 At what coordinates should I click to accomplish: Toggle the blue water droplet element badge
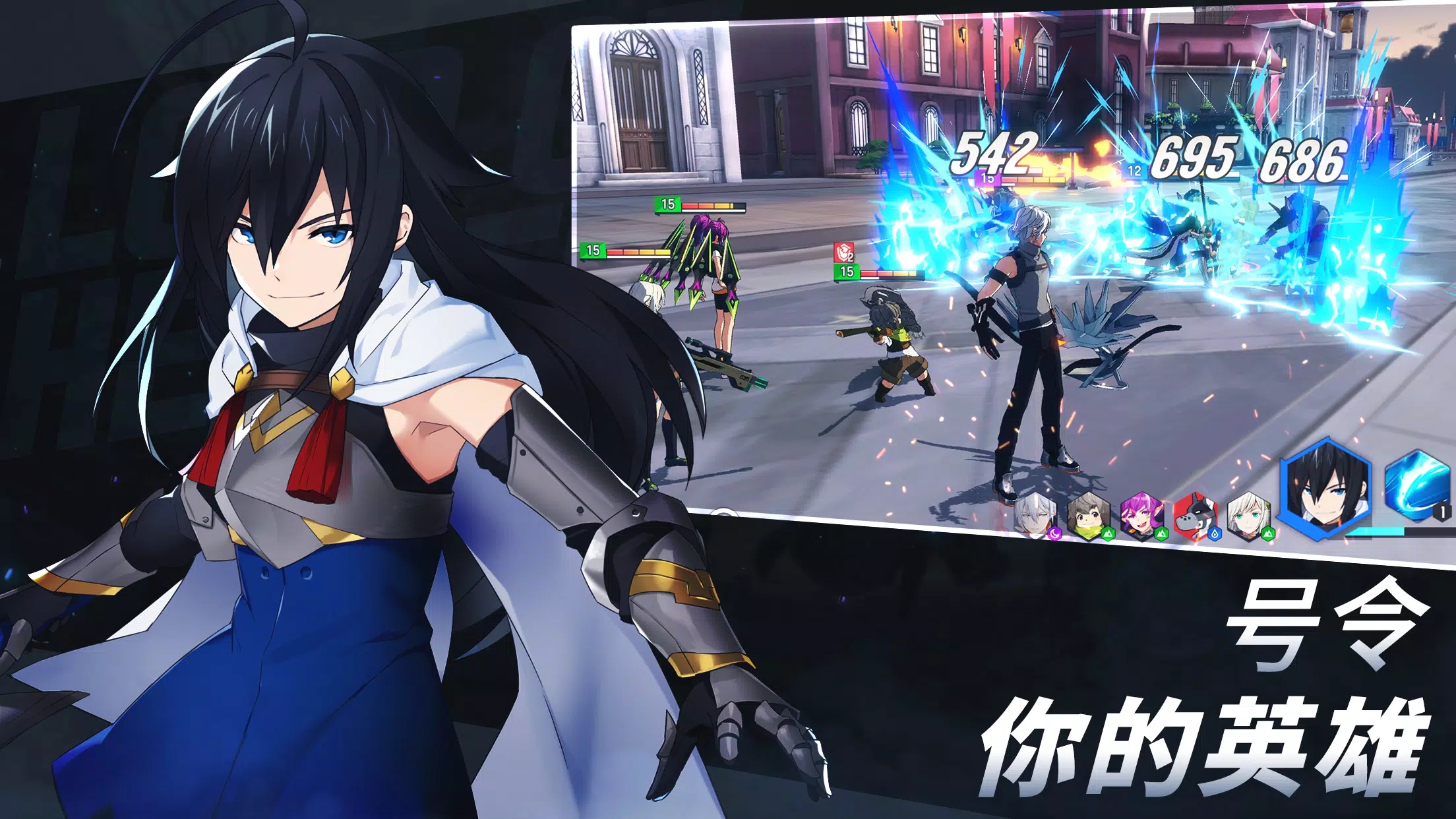(1214, 534)
